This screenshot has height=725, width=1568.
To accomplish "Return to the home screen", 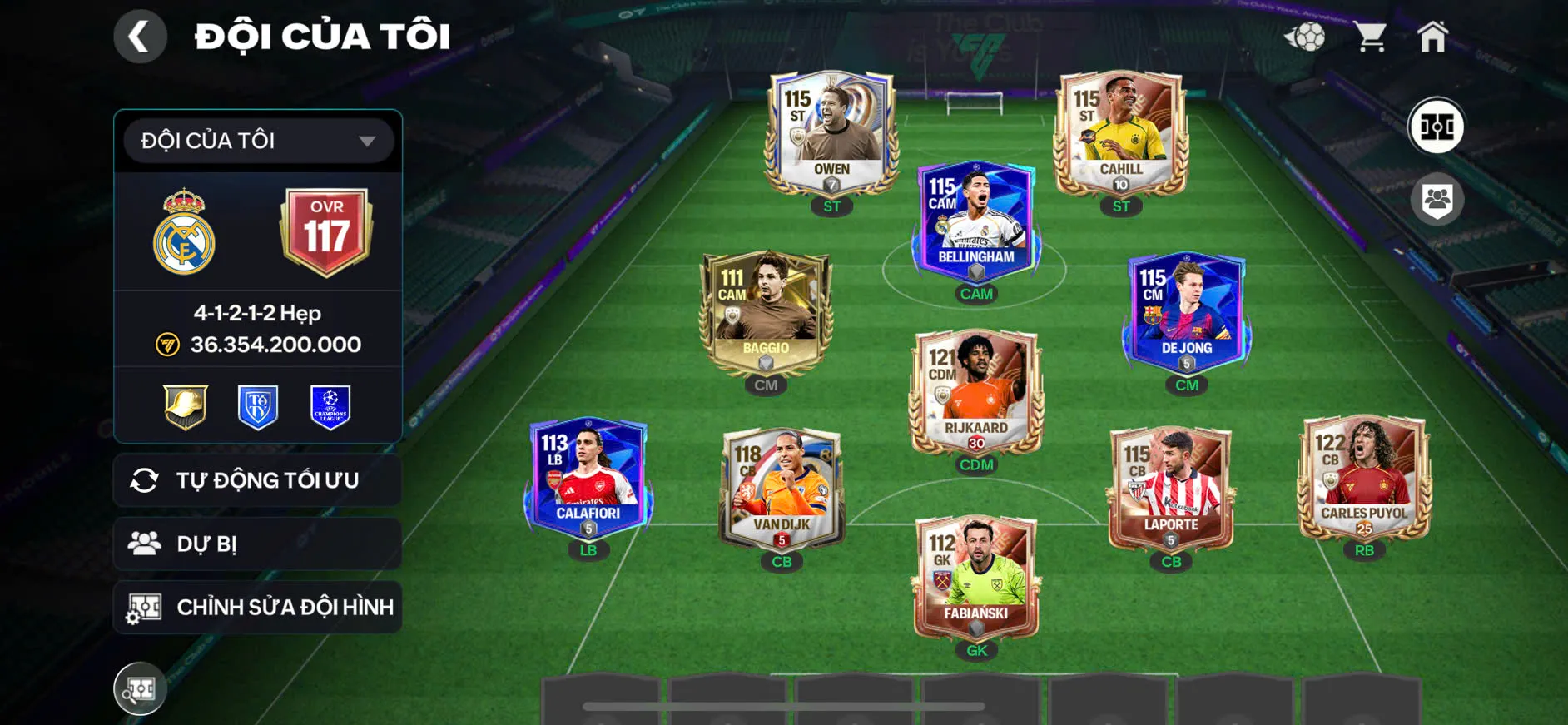I will coord(1432,37).
